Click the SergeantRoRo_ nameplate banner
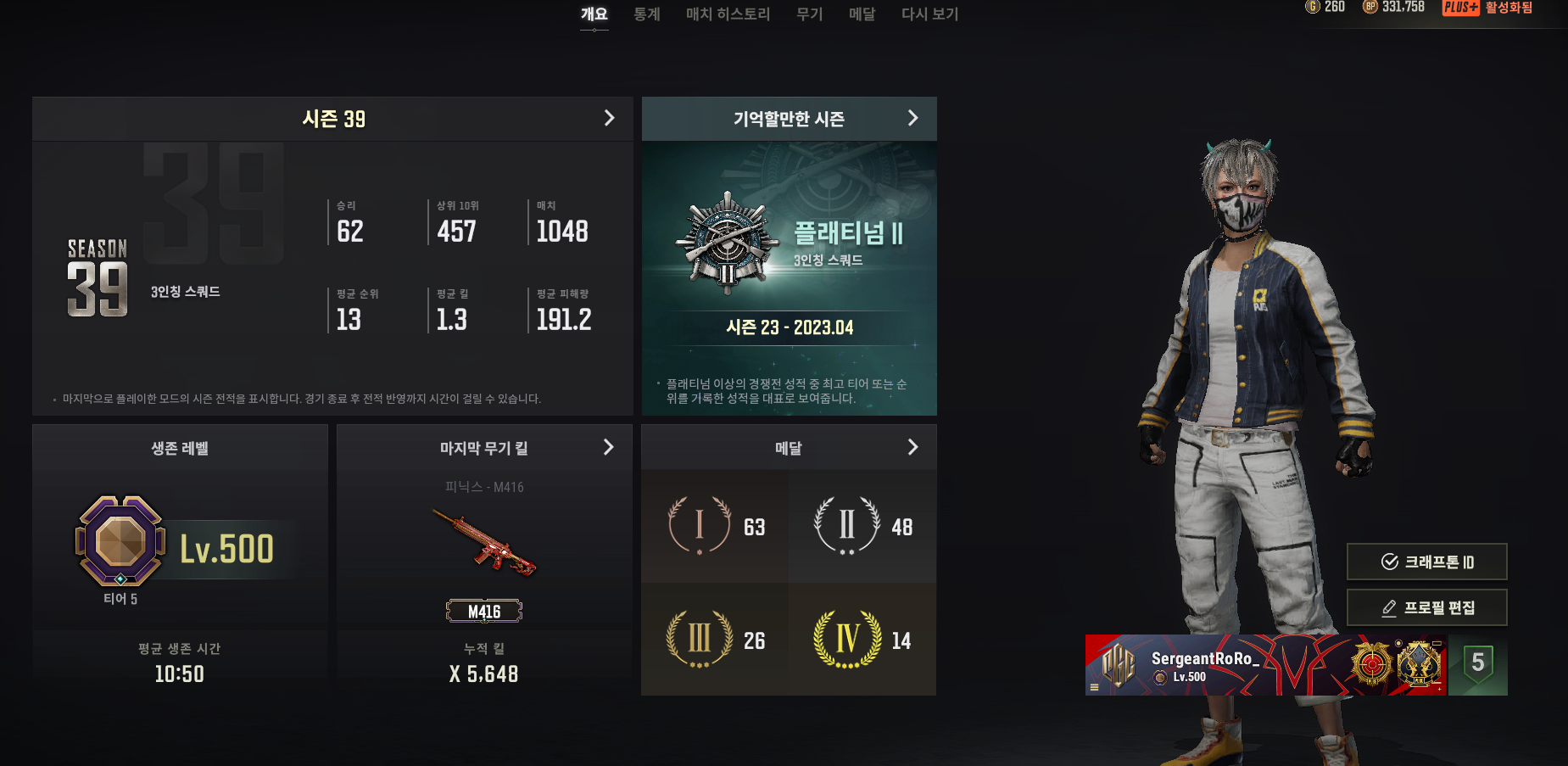Viewport: 1568px width, 766px height. (x=1265, y=665)
